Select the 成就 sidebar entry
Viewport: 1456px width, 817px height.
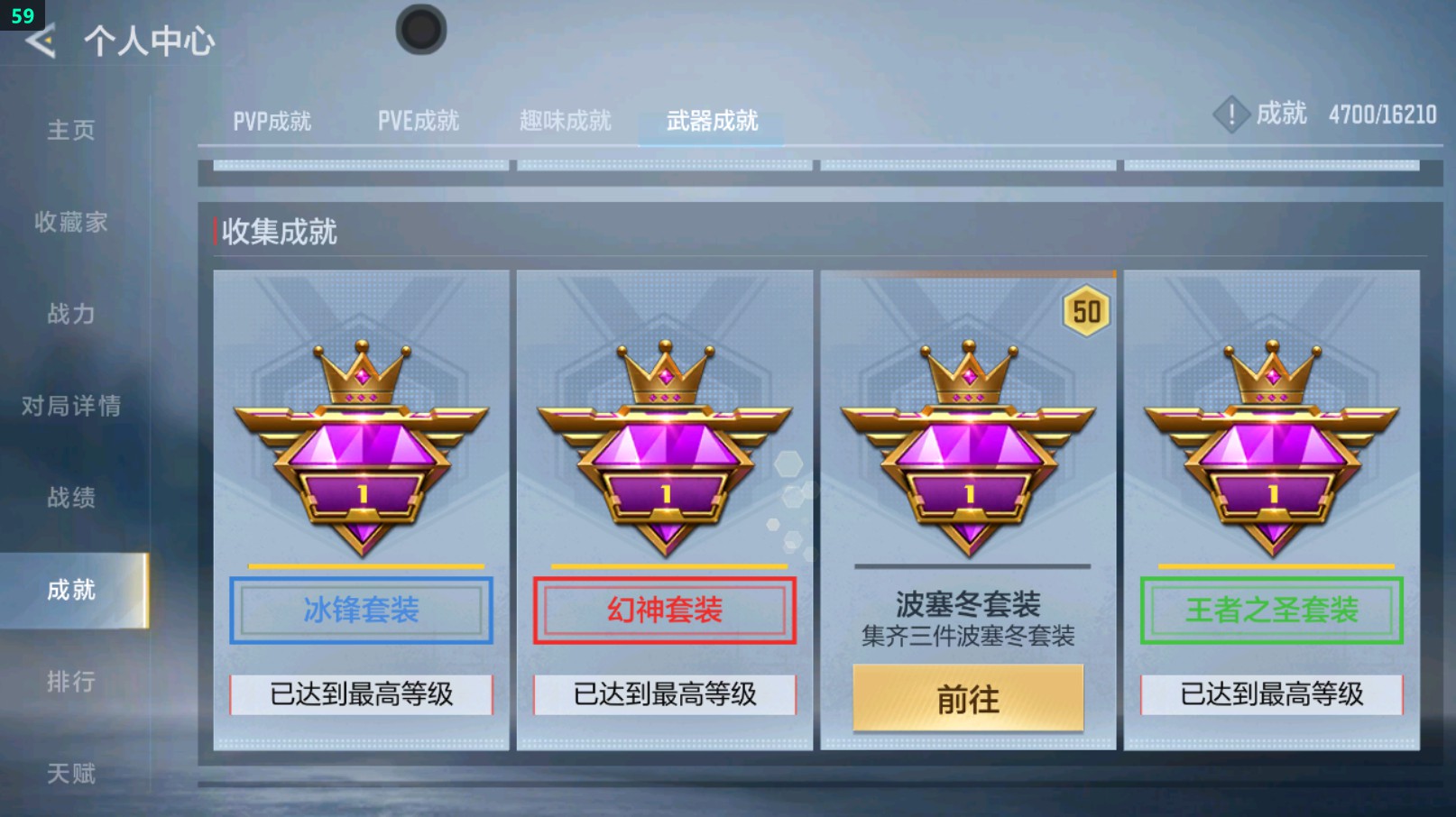[70, 591]
